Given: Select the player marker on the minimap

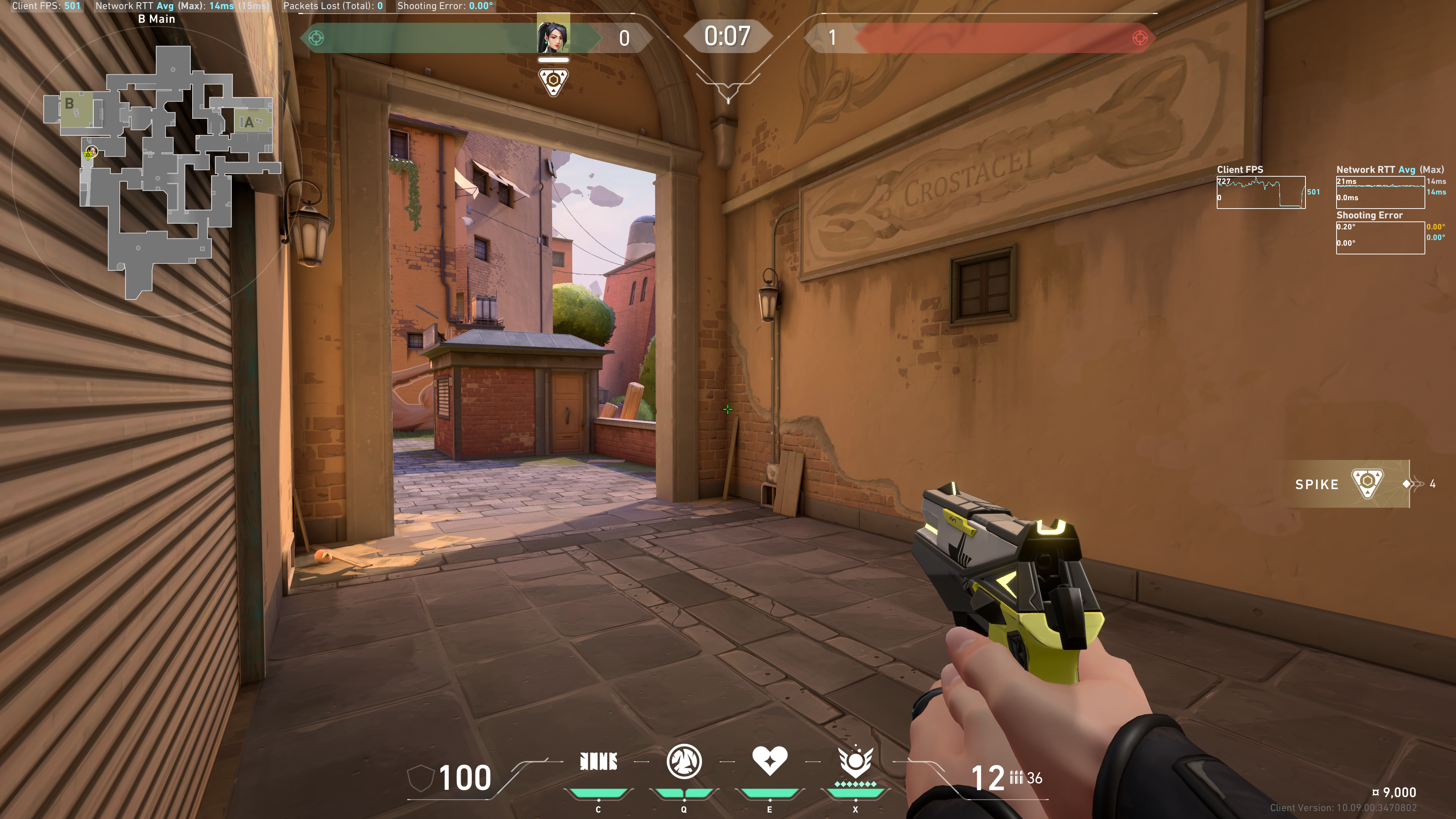Looking at the screenshot, I should click(x=90, y=152).
